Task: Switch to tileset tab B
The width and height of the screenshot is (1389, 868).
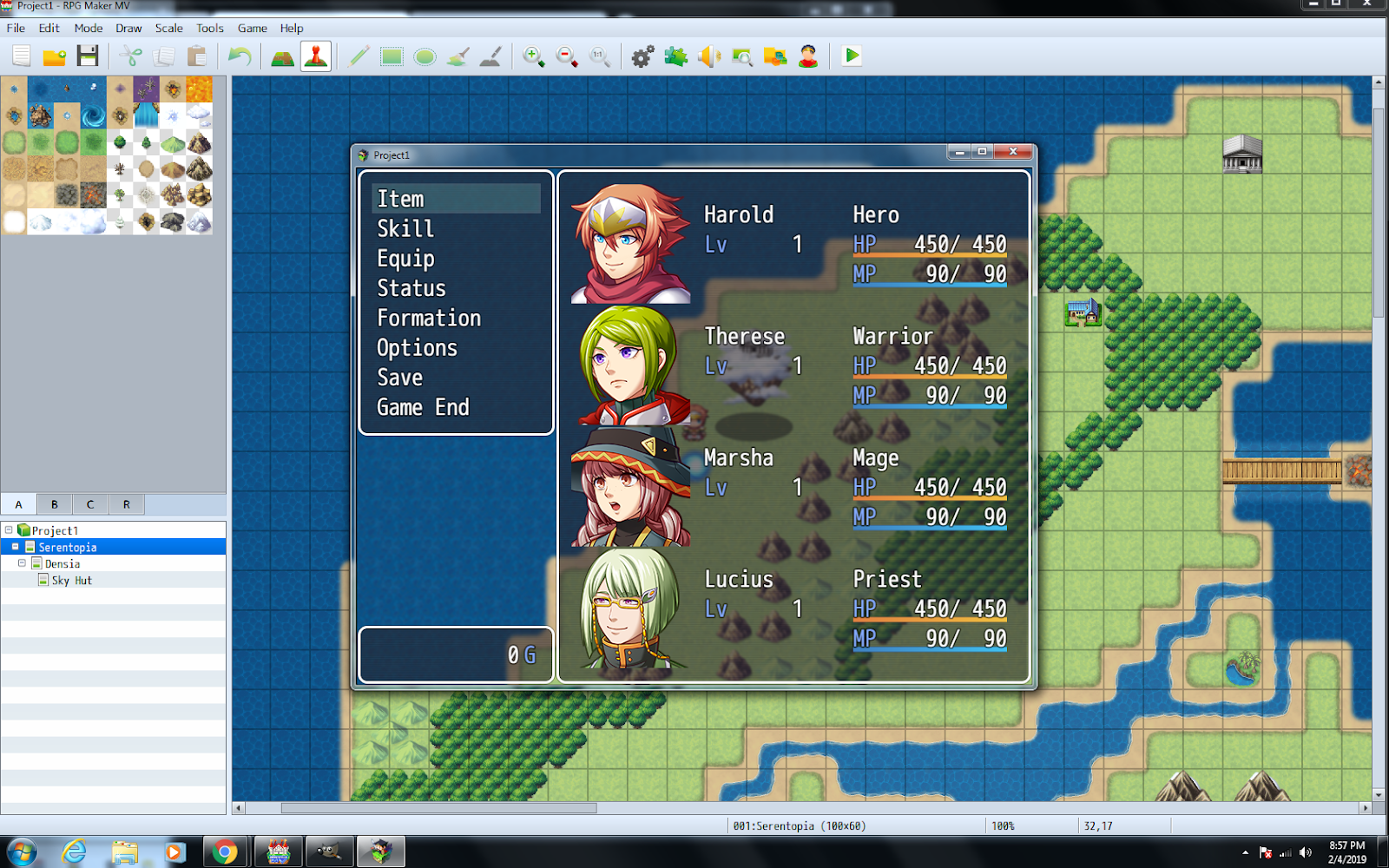Action: click(x=53, y=503)
